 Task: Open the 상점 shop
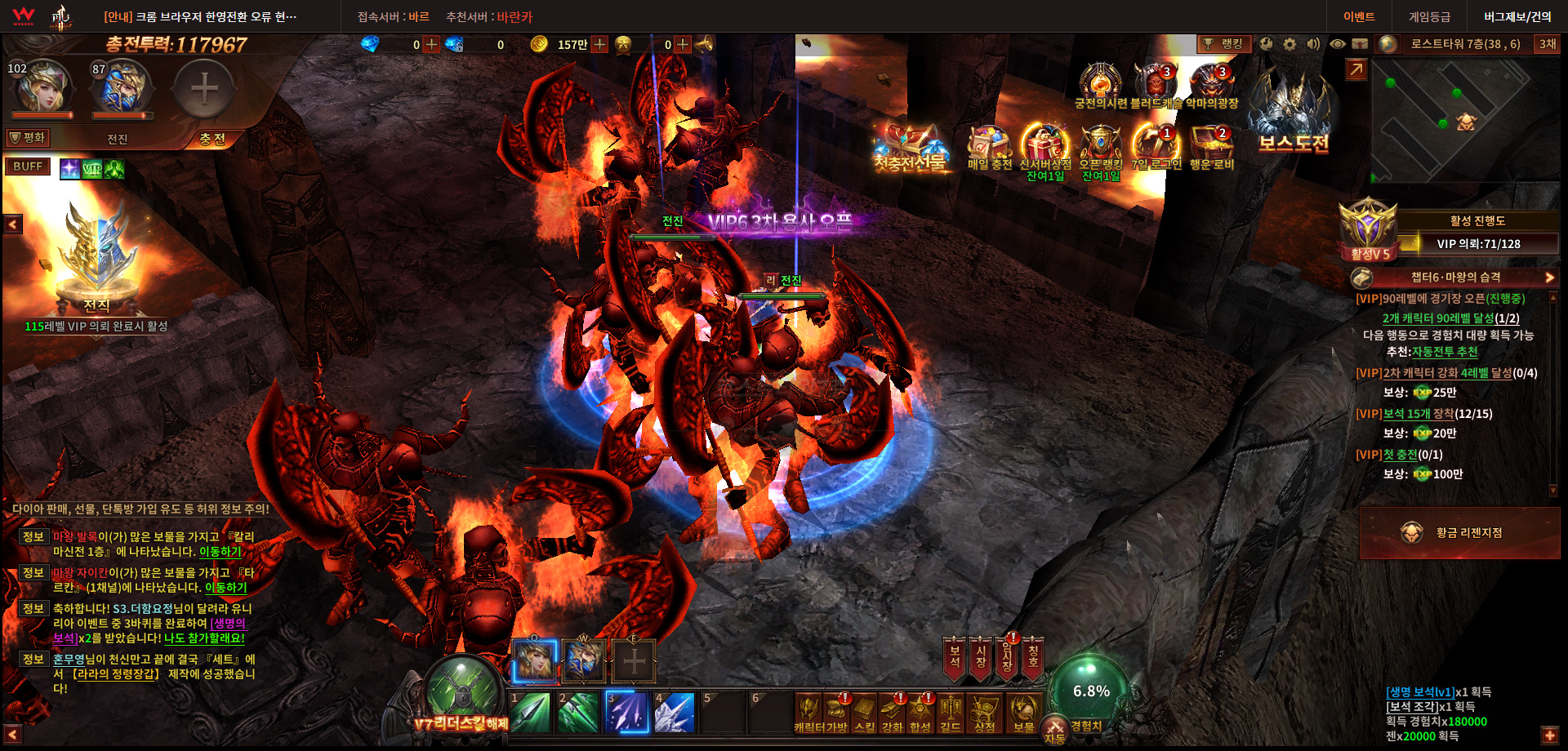coord(984,713)
